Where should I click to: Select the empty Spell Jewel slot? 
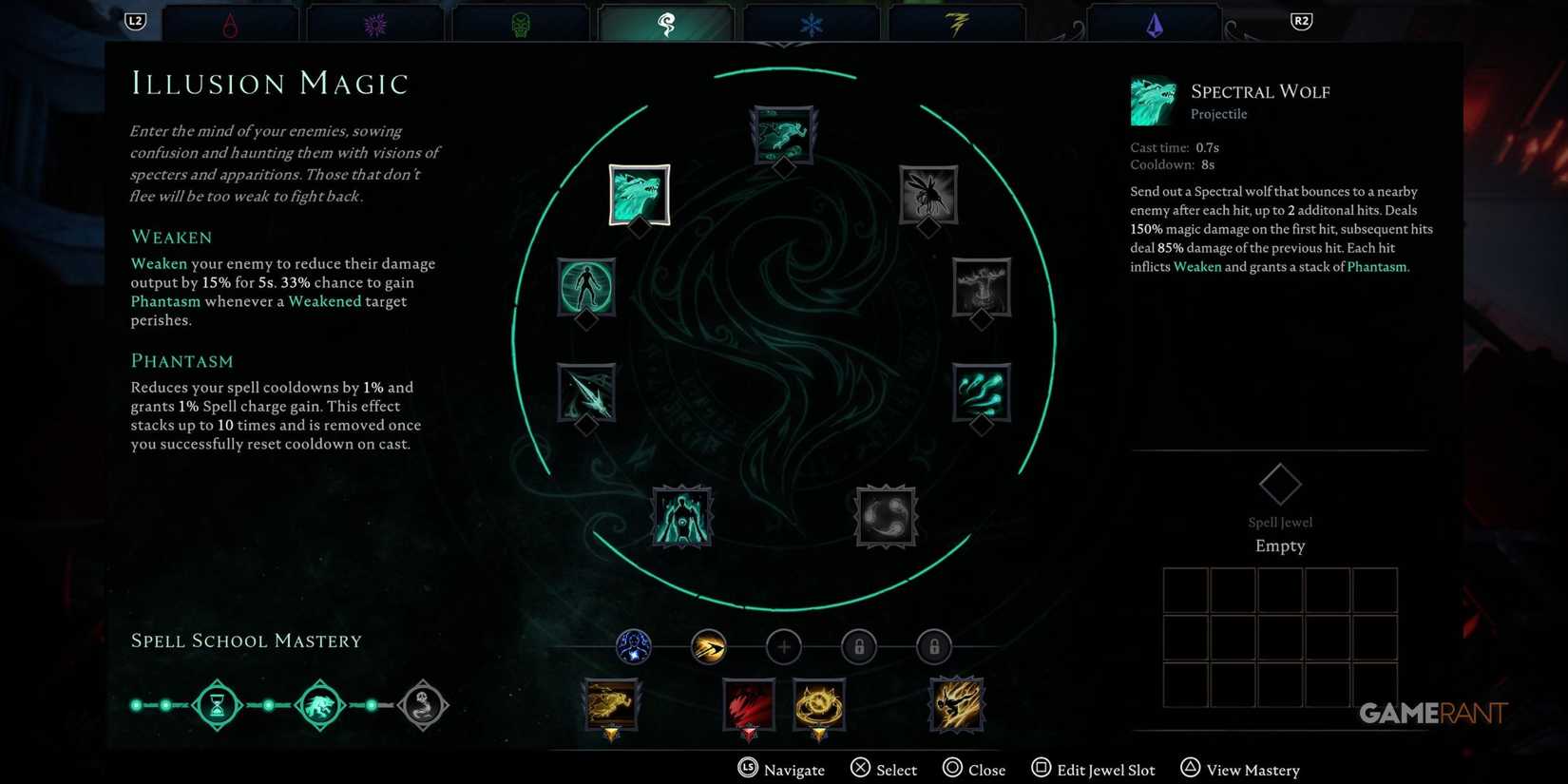(1280, 483)
